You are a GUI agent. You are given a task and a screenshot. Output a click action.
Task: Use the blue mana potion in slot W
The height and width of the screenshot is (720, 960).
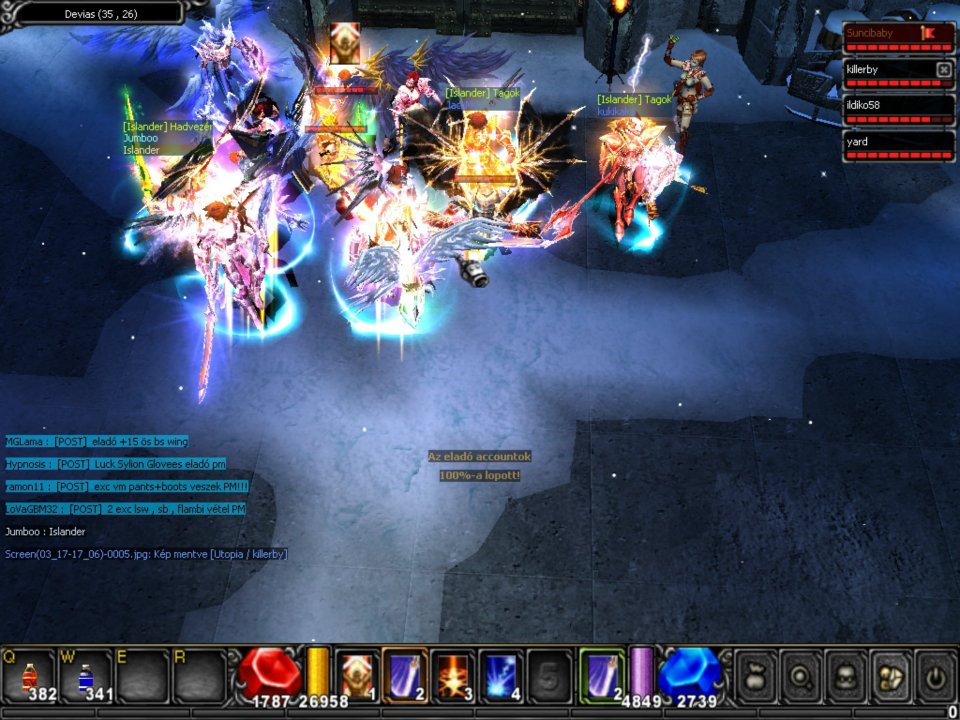pyautogui.click(x=86, y=675)
